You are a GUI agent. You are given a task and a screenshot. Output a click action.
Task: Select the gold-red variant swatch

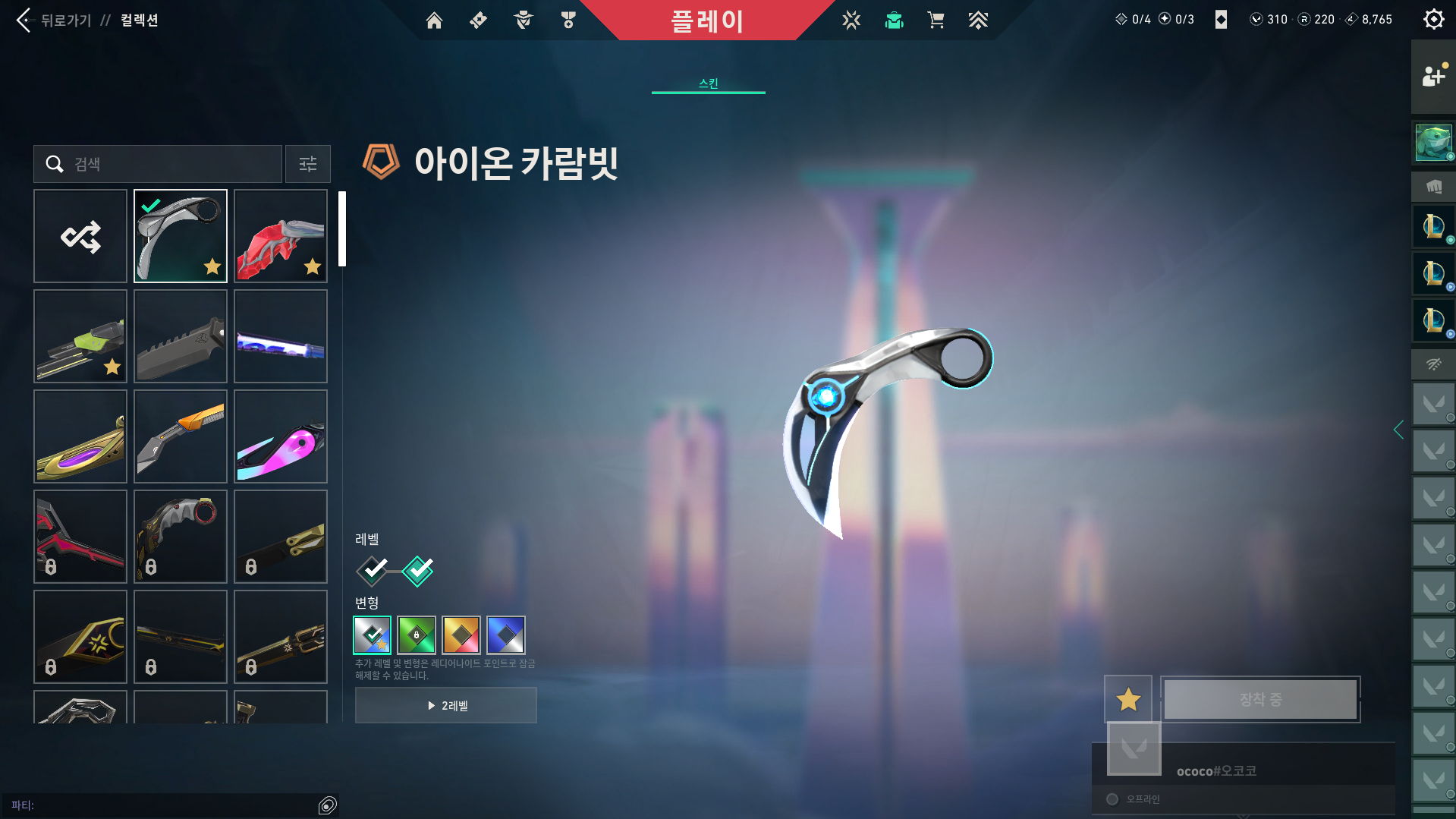tap(461, 635)
